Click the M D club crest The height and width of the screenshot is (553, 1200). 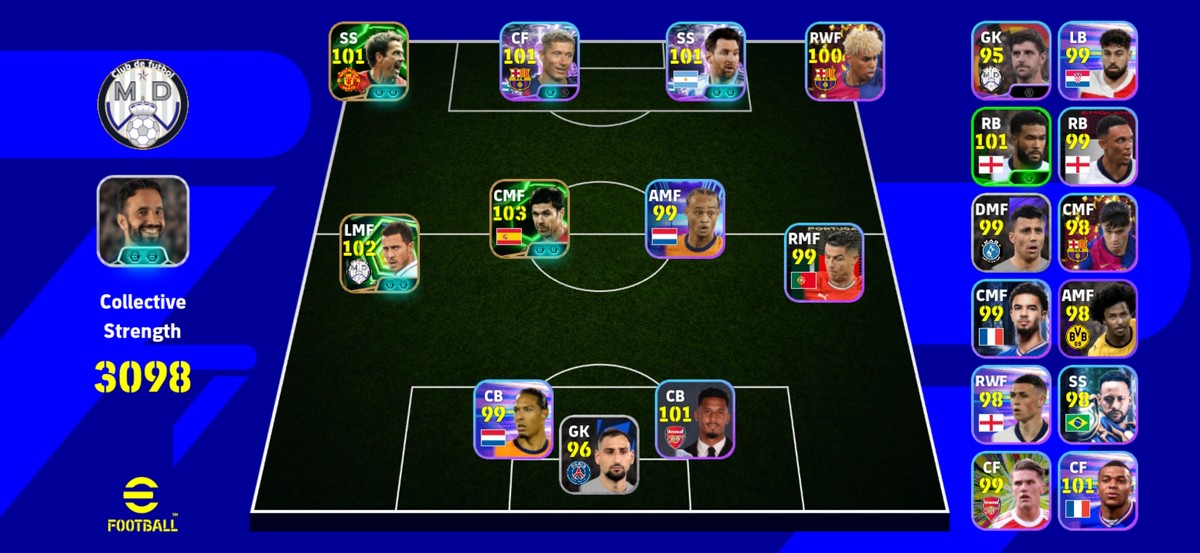(143, 103)
